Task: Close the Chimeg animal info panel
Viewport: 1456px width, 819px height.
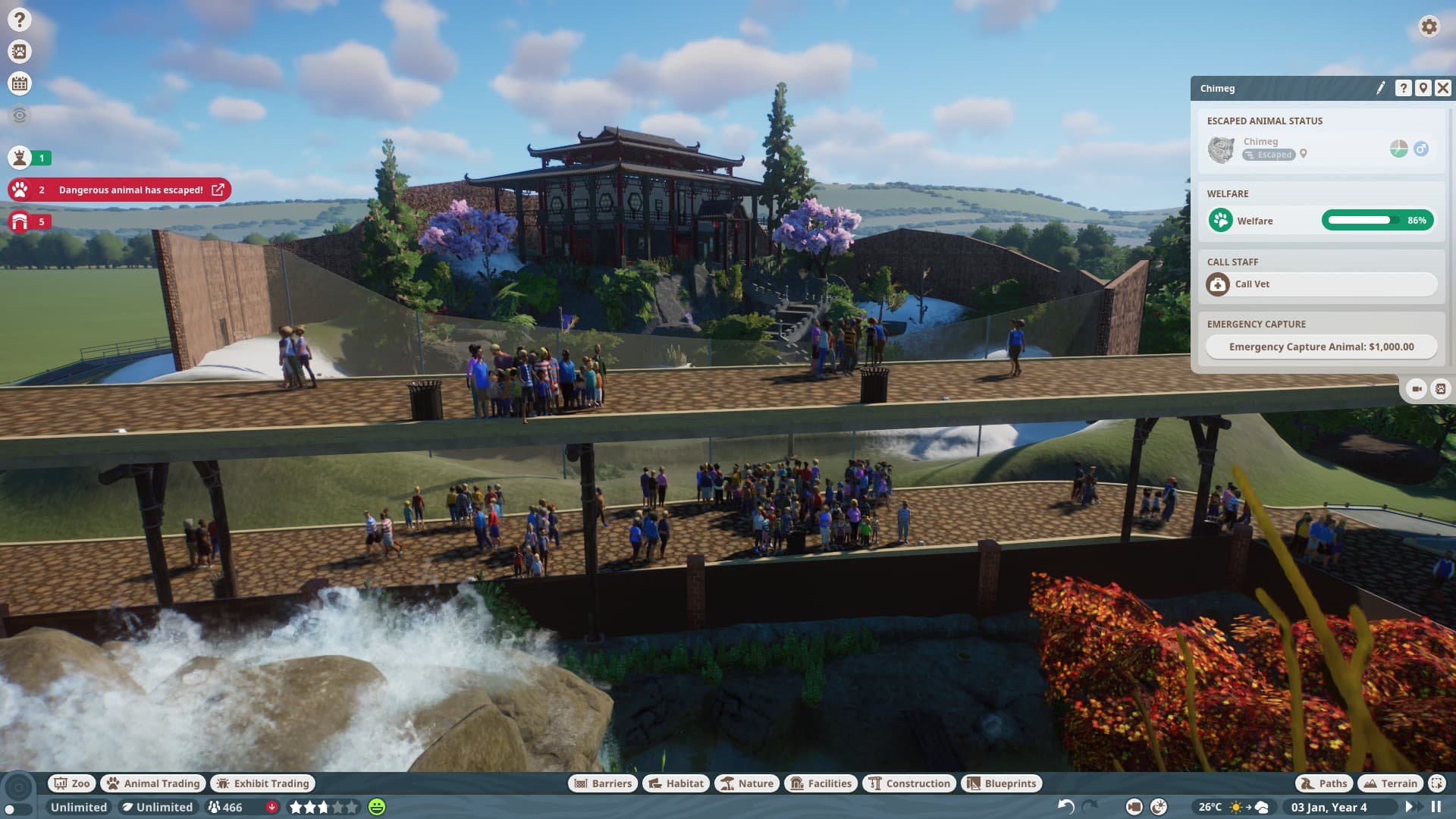Action: point(1443,88)
